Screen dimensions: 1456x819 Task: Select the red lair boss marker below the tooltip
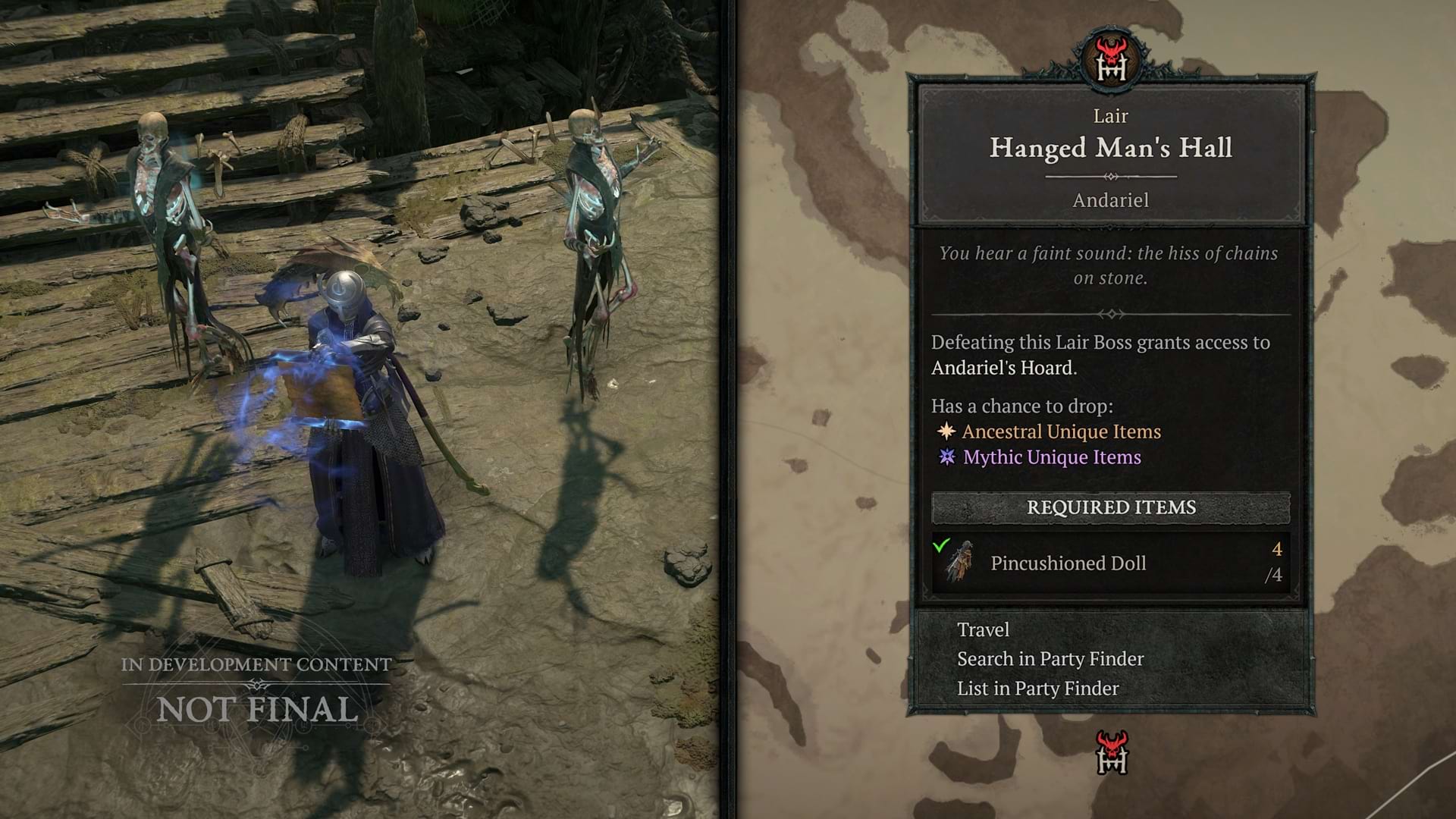coord(1112,752)
